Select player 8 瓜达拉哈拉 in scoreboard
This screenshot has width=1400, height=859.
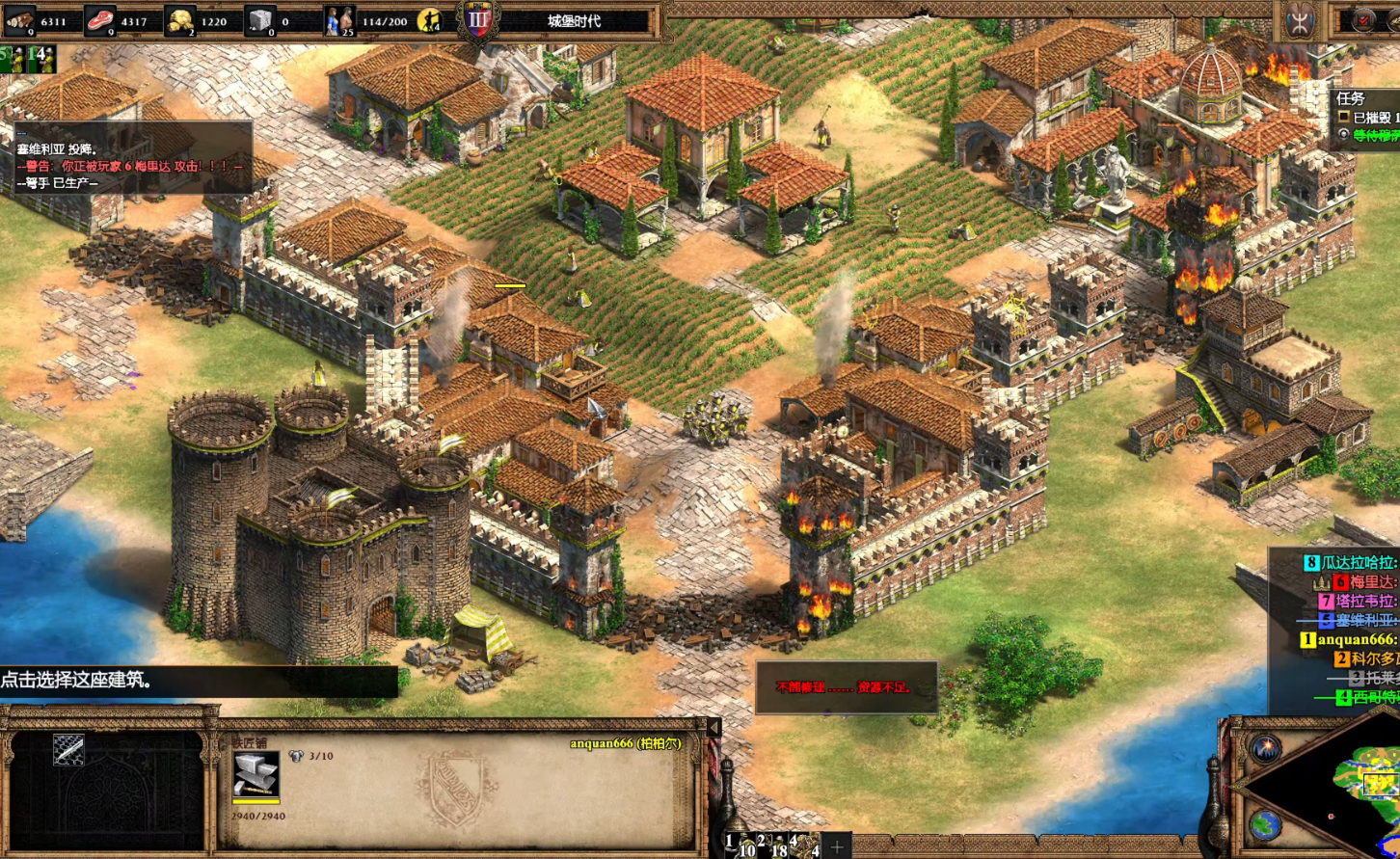point(1350,562)
